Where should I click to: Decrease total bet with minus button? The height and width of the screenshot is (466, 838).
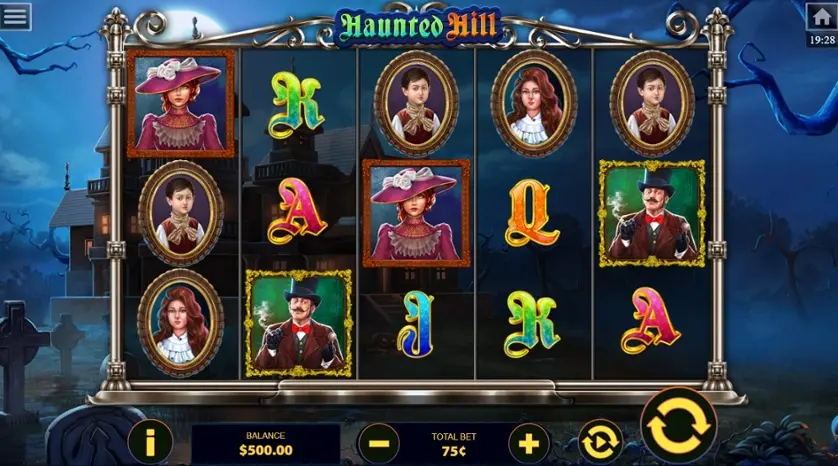pyautogui.click(x=378, y=442)
